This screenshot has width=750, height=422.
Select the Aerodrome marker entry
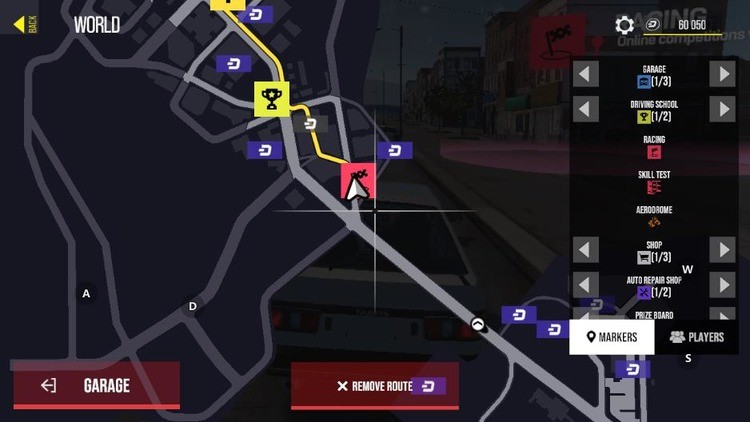click(654, 216)
